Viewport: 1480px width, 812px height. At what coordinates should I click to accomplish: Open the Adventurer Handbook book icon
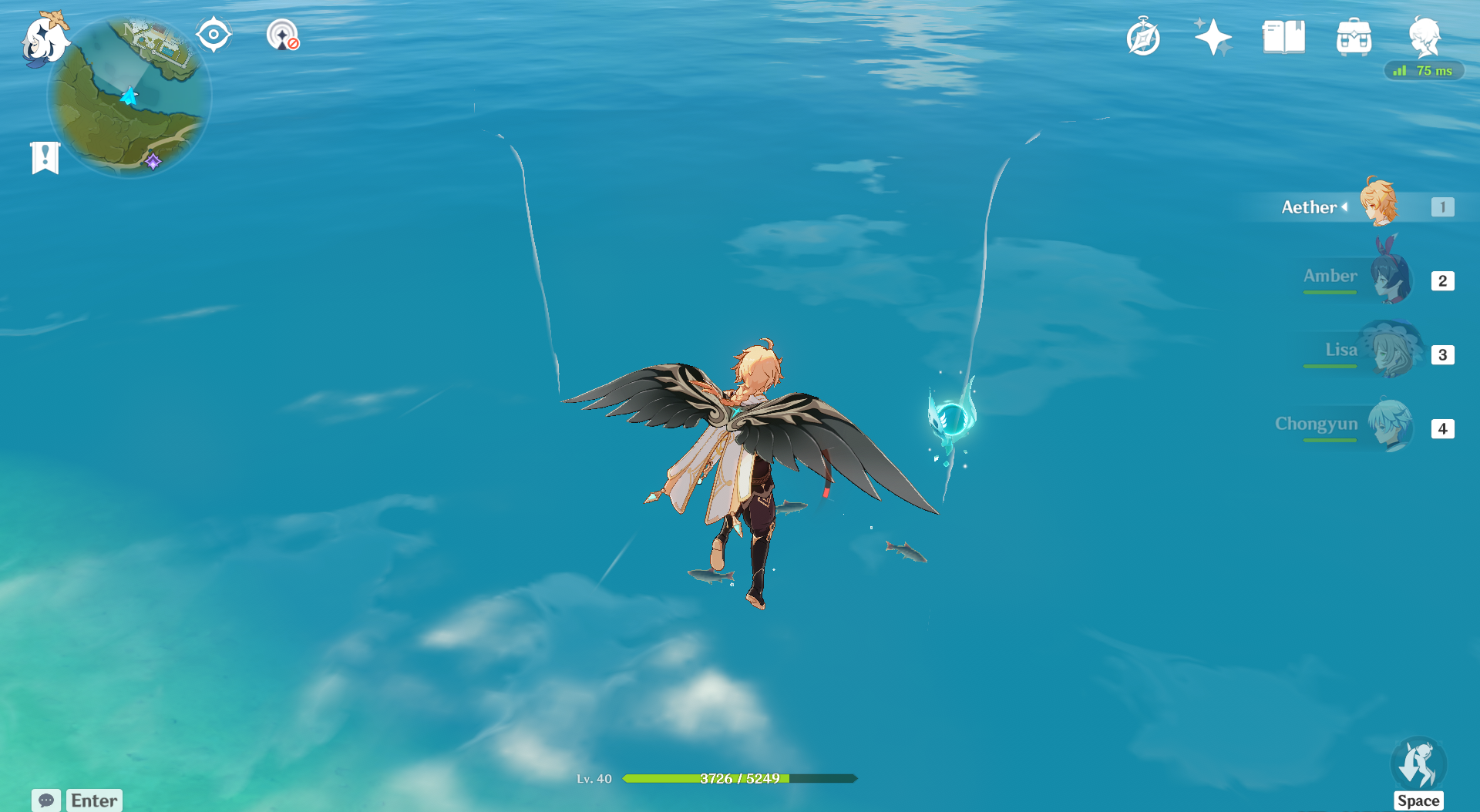[x=1283, y=37]
